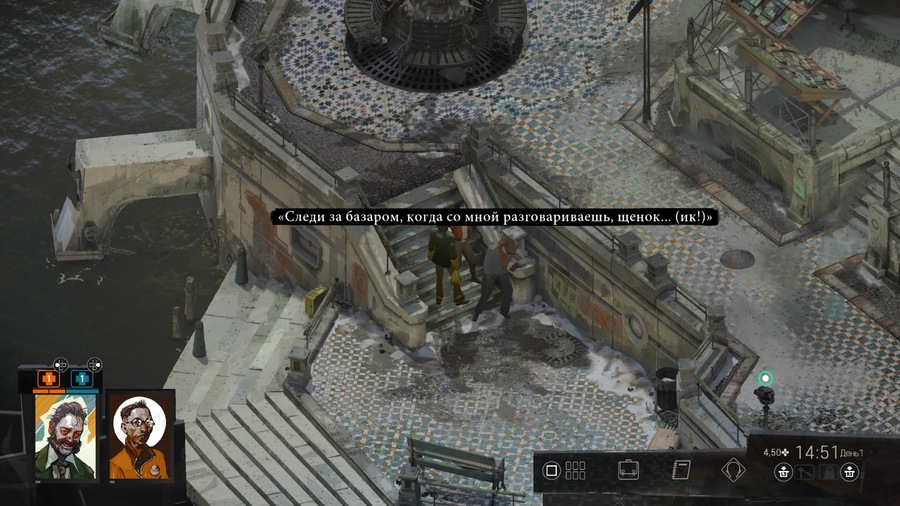The width and height of the screenshot is (900, 506).
Task: Open the Thought Cabinet head icon
Action: [x=735, y=469]
